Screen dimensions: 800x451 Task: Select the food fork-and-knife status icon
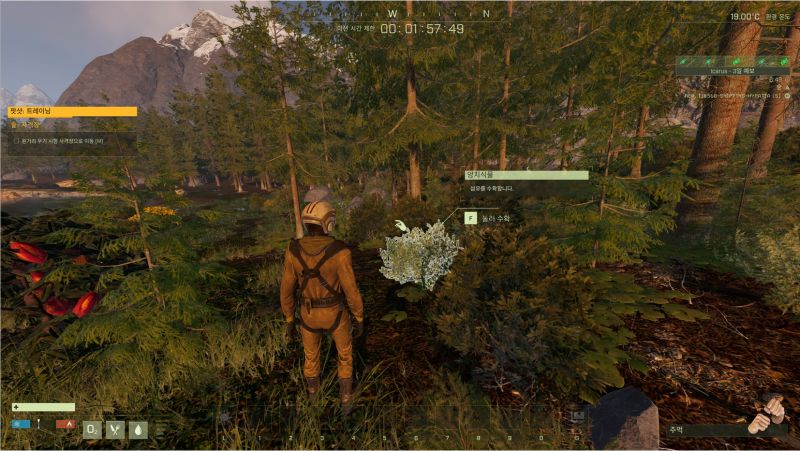(115, 430)
